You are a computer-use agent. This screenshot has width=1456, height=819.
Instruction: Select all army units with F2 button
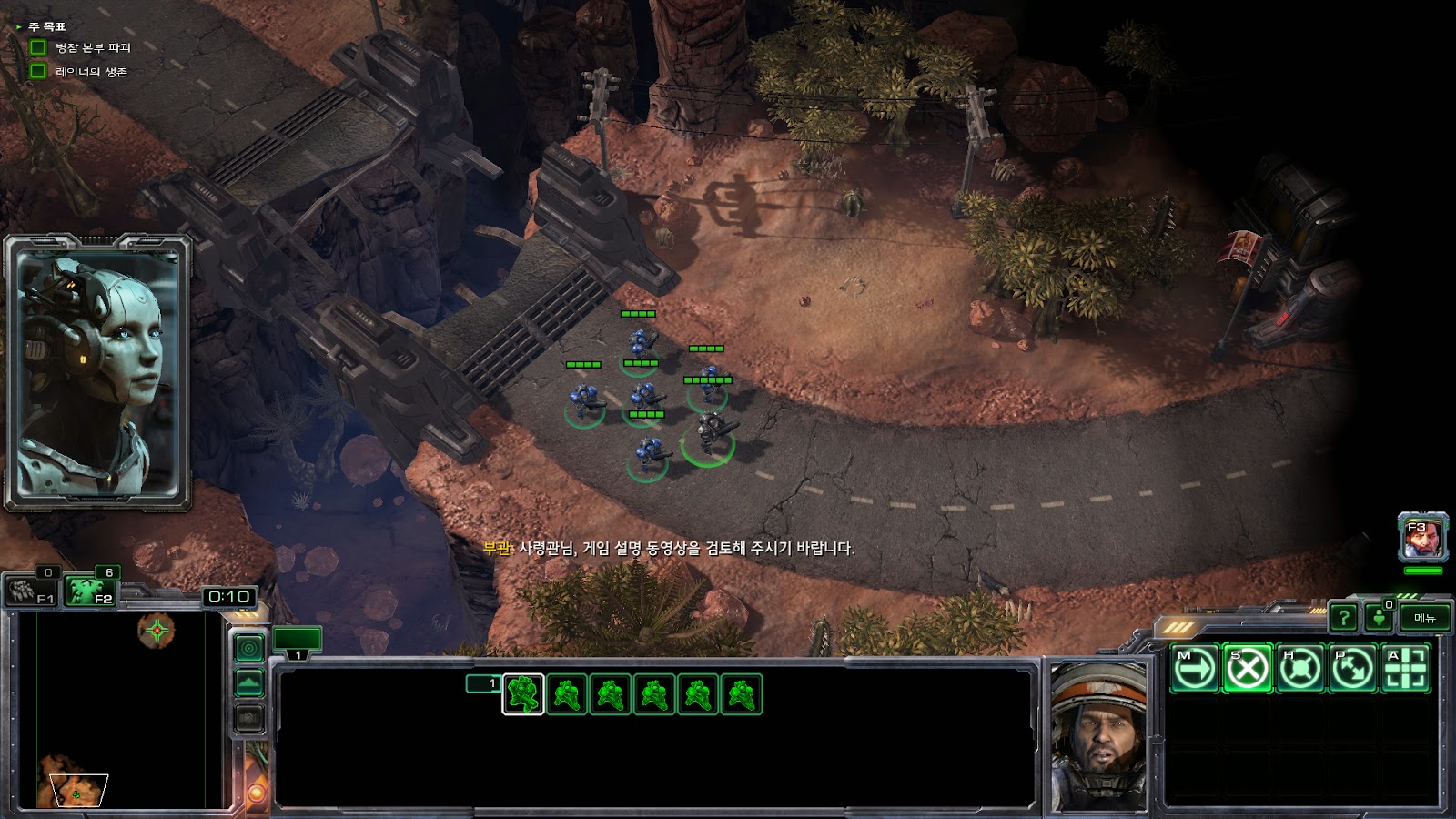(89, 591)
